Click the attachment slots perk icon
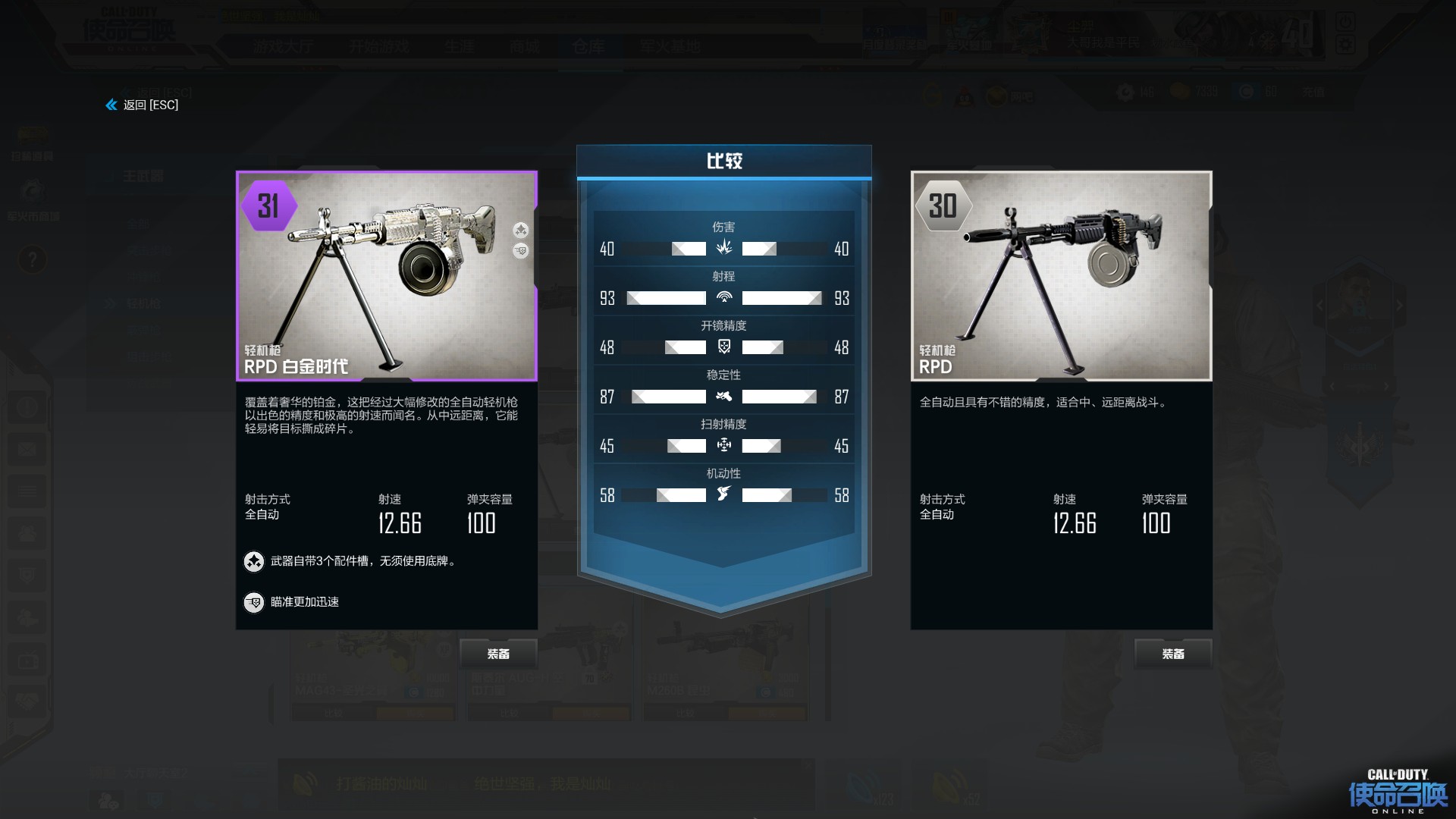The width and height of the screenshot is (1456, 819). click(254, 562)
